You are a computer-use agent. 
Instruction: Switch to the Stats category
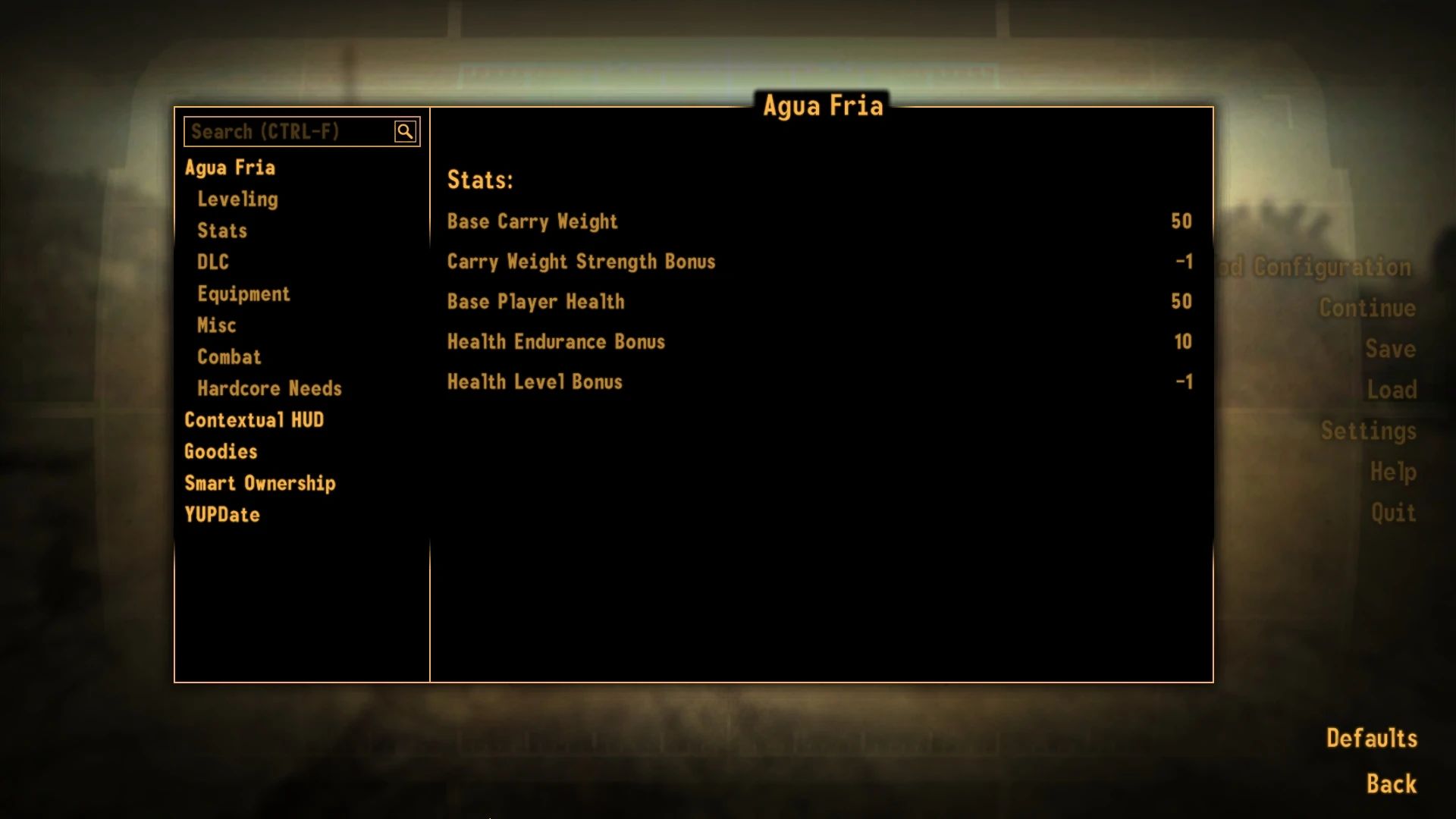[222, 231]
